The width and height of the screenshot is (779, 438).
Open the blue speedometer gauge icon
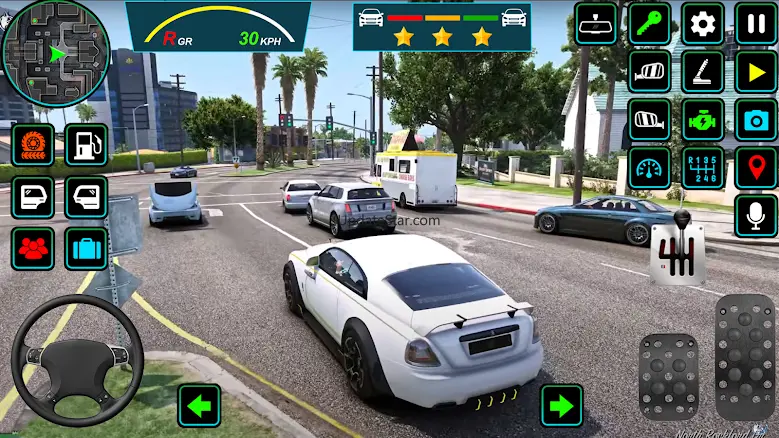pyautogui.click(x=649, y=167)
